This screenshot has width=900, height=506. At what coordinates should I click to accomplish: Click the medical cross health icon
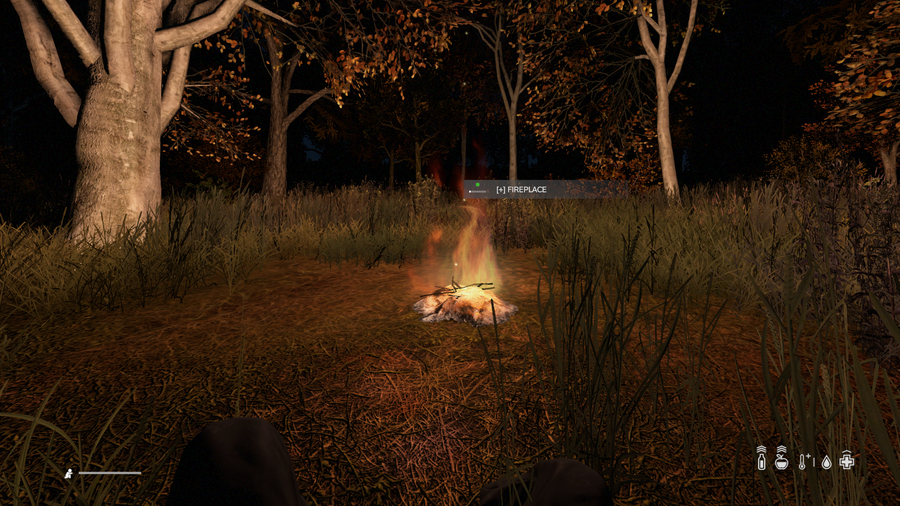click(847, 460)
